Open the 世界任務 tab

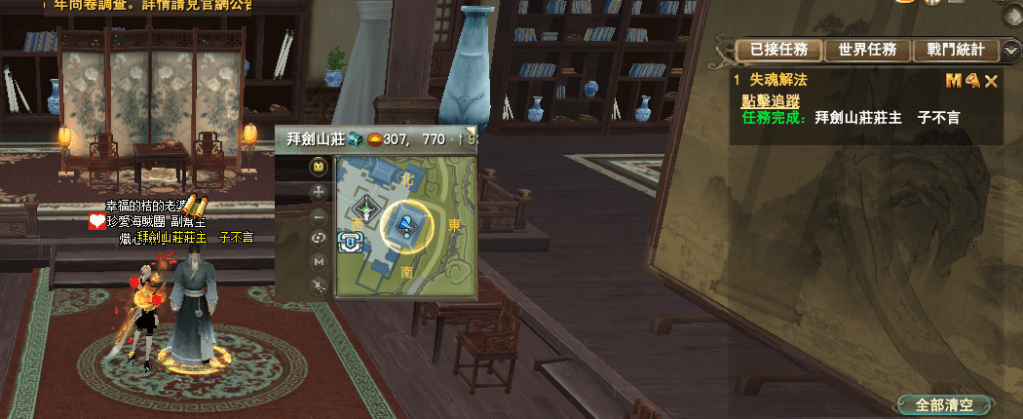point(867,50)
